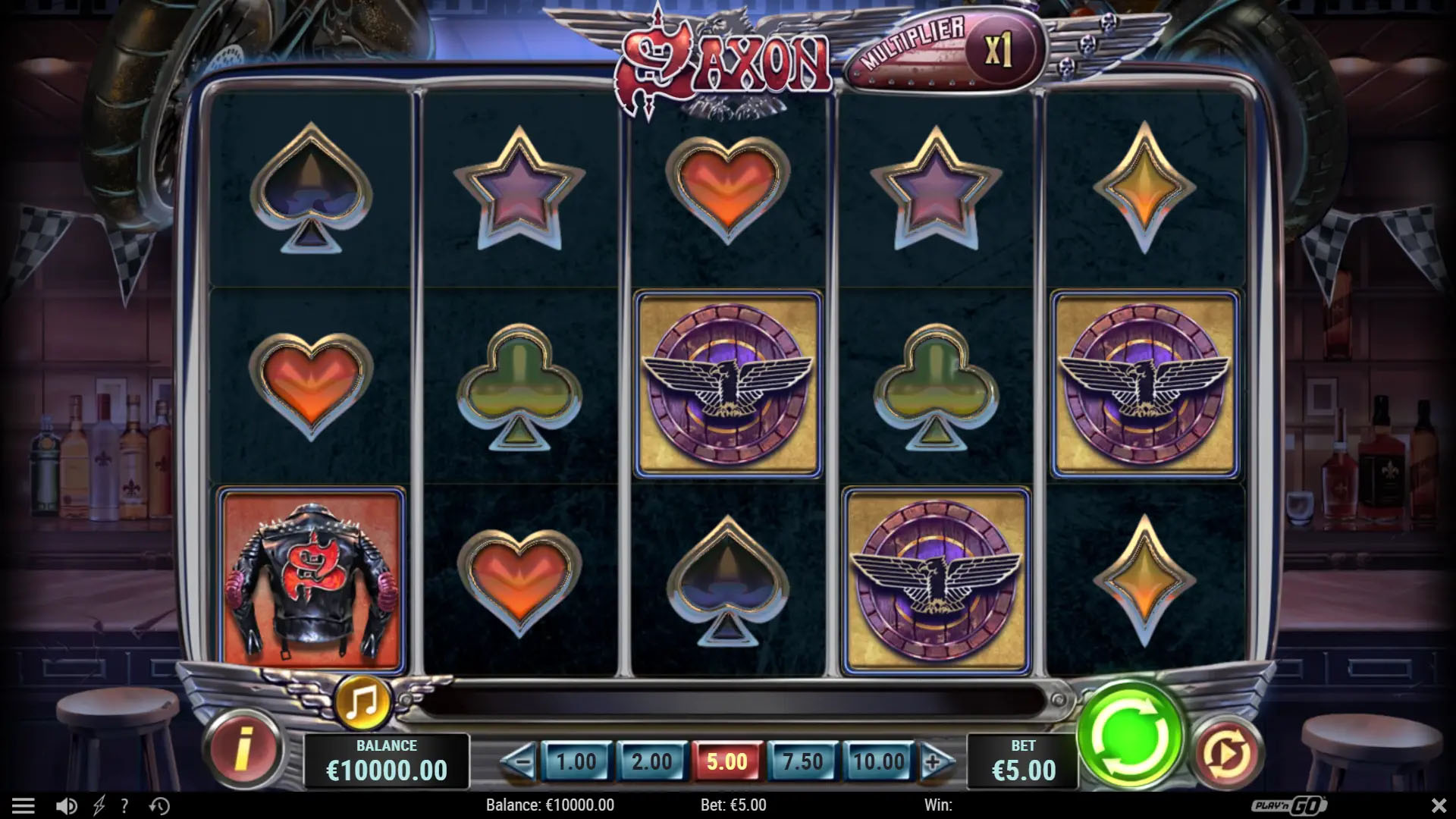Screen dimensions: 1456x819
Task: Pick the 10.00 bet value
Action: click(878, 761)
